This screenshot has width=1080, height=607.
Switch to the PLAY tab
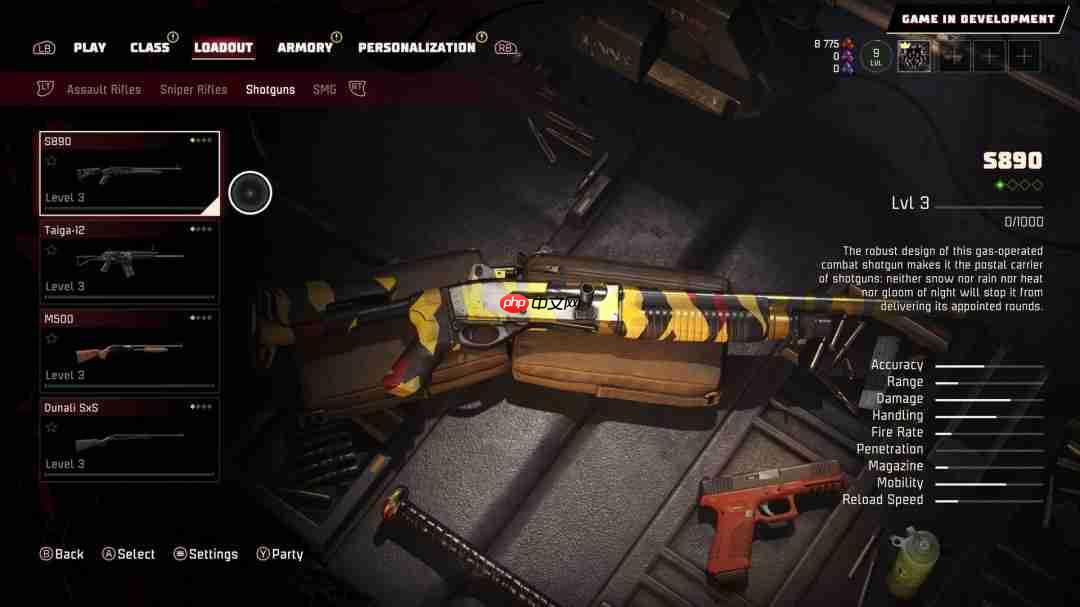(89, 48)
